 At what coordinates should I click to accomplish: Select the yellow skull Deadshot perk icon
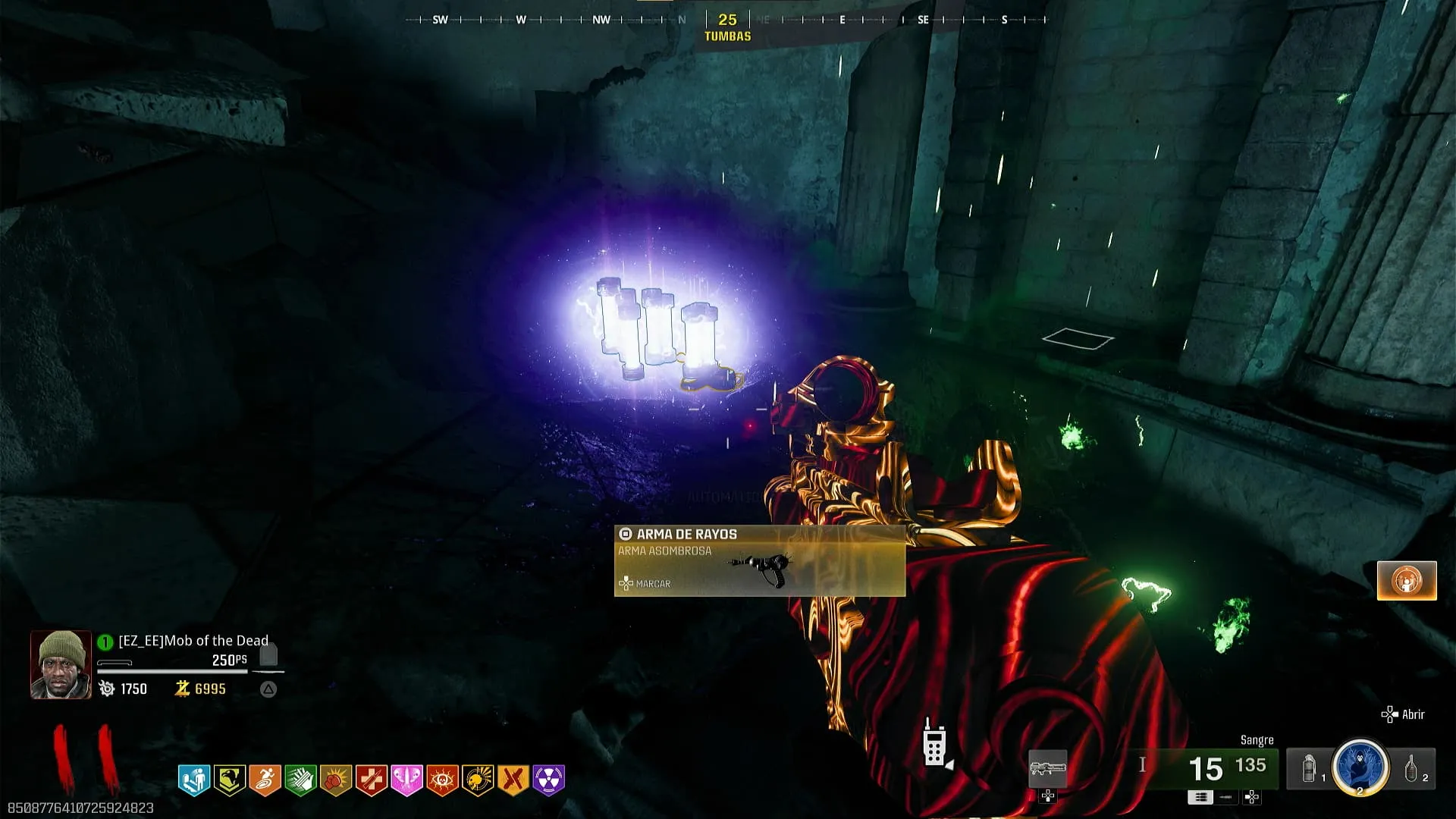tap(478, 779)
